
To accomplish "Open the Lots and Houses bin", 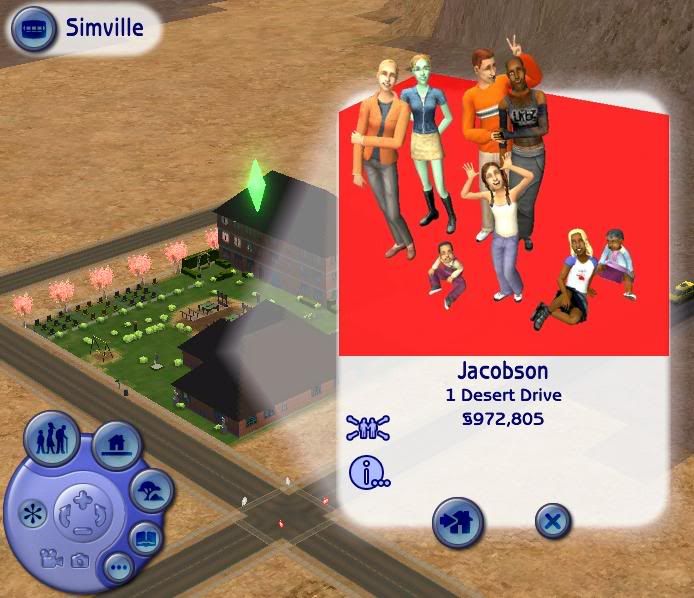I will (x=117, y=445).
